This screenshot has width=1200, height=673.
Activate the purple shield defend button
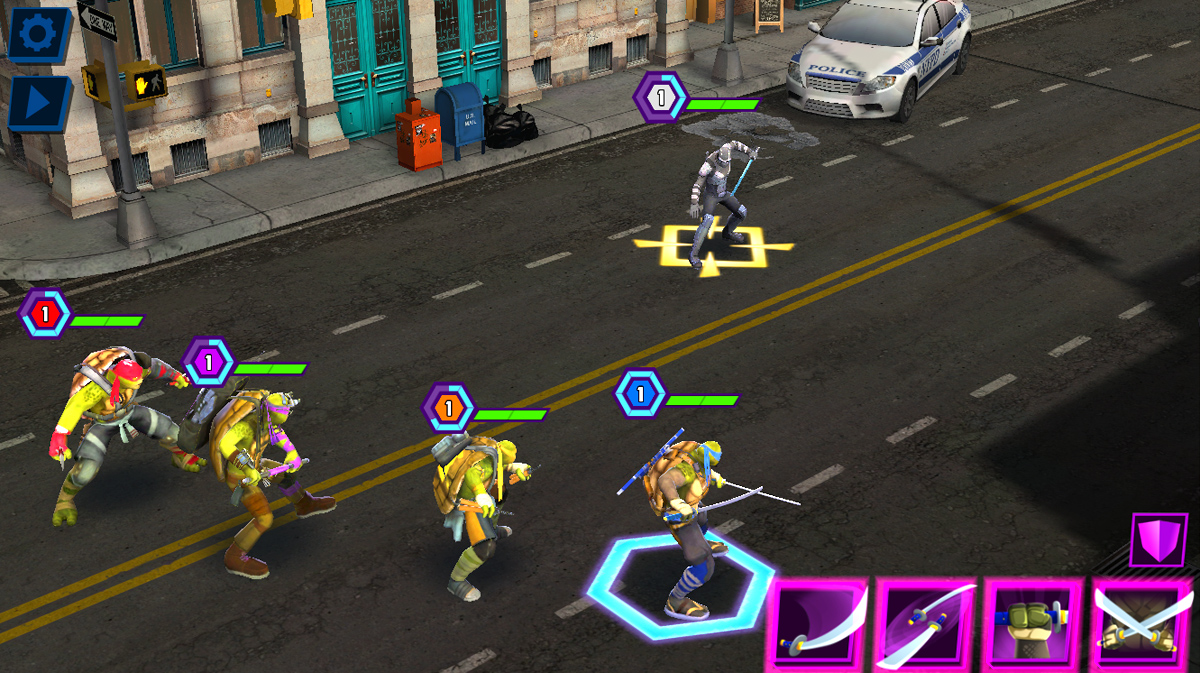click(x=1158, y=541)
